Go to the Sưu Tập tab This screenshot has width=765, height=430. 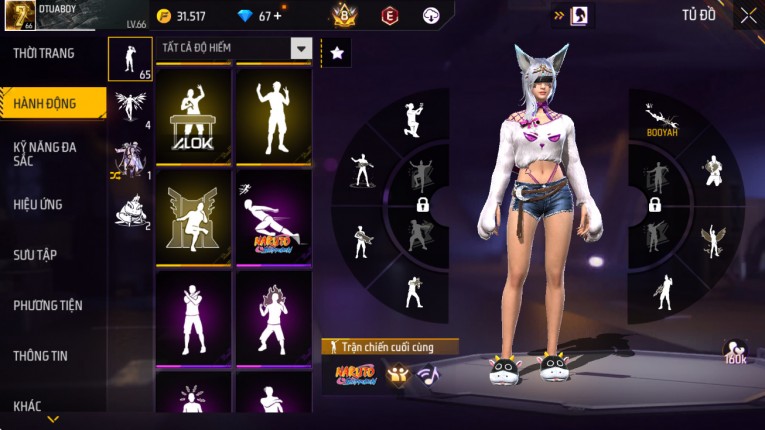(x=35, y=254)
